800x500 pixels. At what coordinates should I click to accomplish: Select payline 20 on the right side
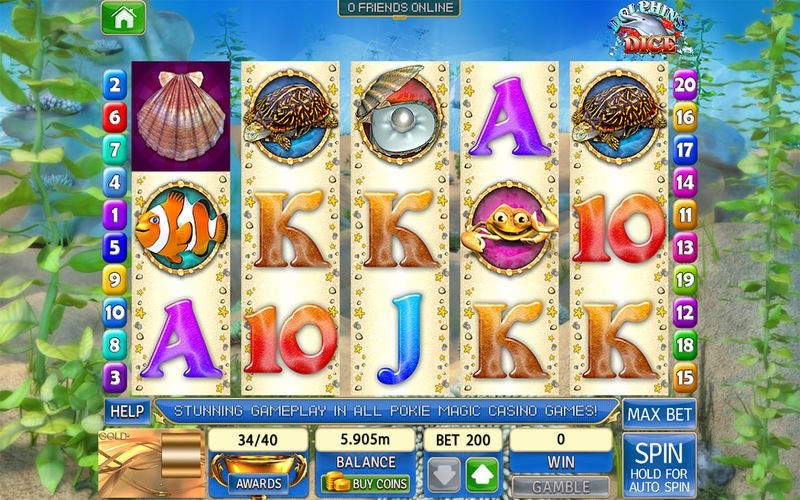tap(685, 85)
